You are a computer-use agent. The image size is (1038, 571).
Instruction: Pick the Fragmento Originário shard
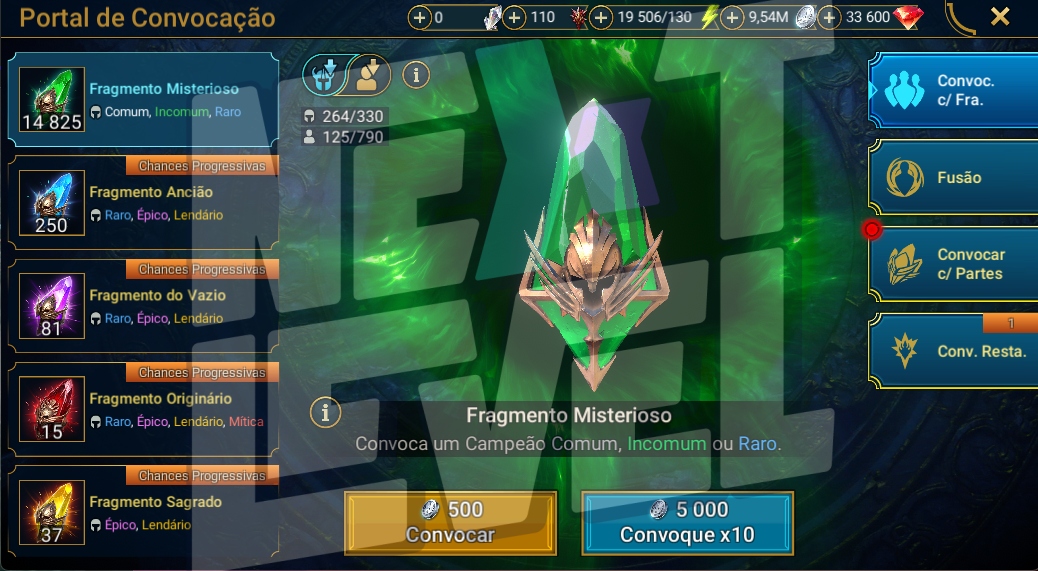[143, 411]
